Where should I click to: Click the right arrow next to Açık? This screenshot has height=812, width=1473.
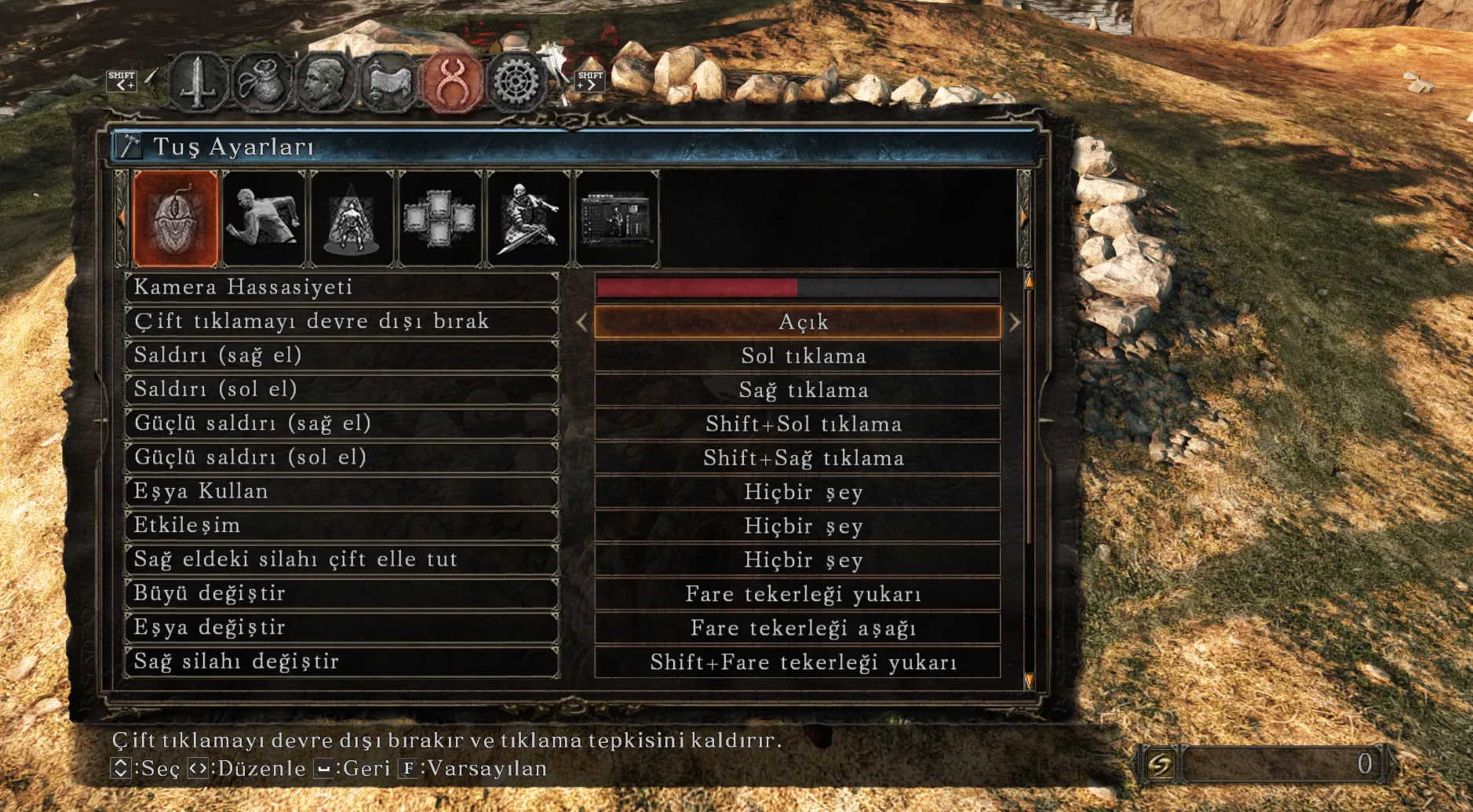click(1015, 322)
